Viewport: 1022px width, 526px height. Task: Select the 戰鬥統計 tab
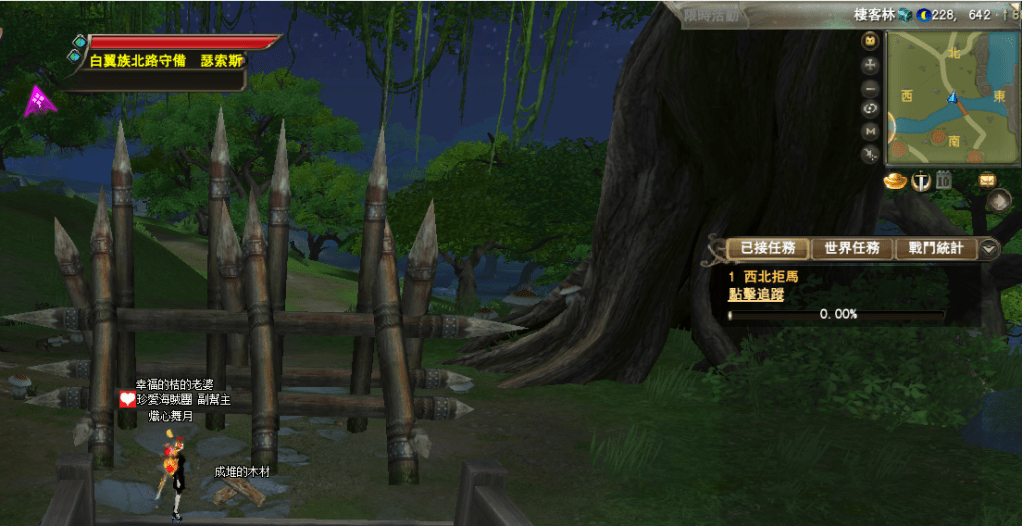coord(935,248)
